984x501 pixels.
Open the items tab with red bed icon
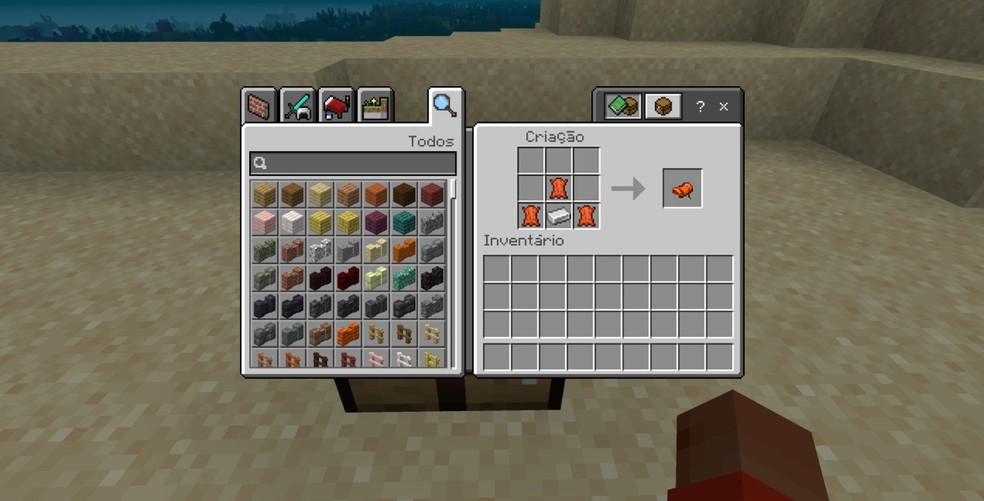pyautogui.click(x=337, y=106)
